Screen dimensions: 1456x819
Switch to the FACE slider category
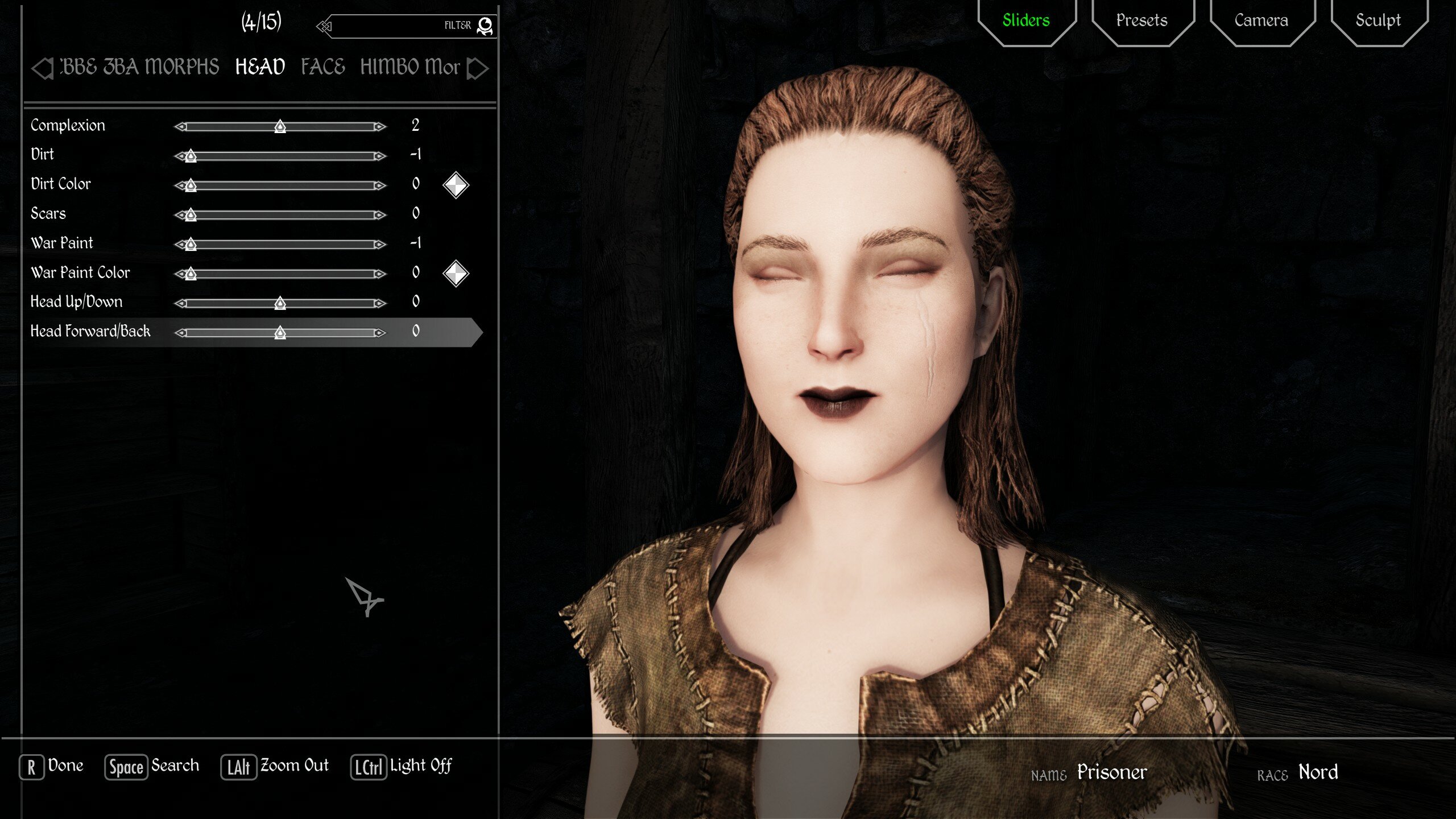click(322, 67)
